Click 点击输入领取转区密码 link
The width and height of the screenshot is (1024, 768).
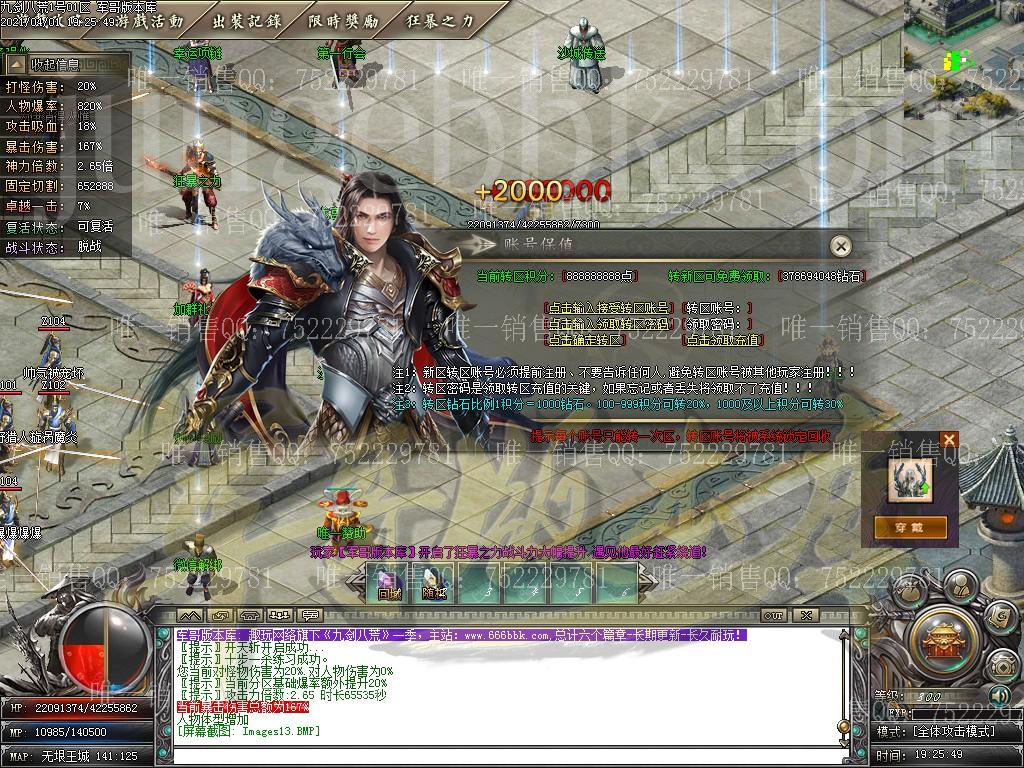tap(608, 324)
